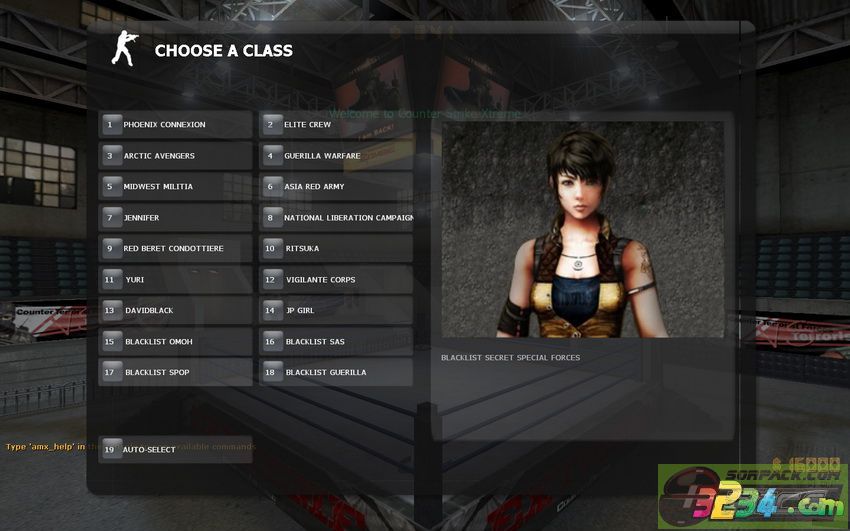
Task: Pick the Blacklist Guerilla class
Action: [x=335, y=373]
